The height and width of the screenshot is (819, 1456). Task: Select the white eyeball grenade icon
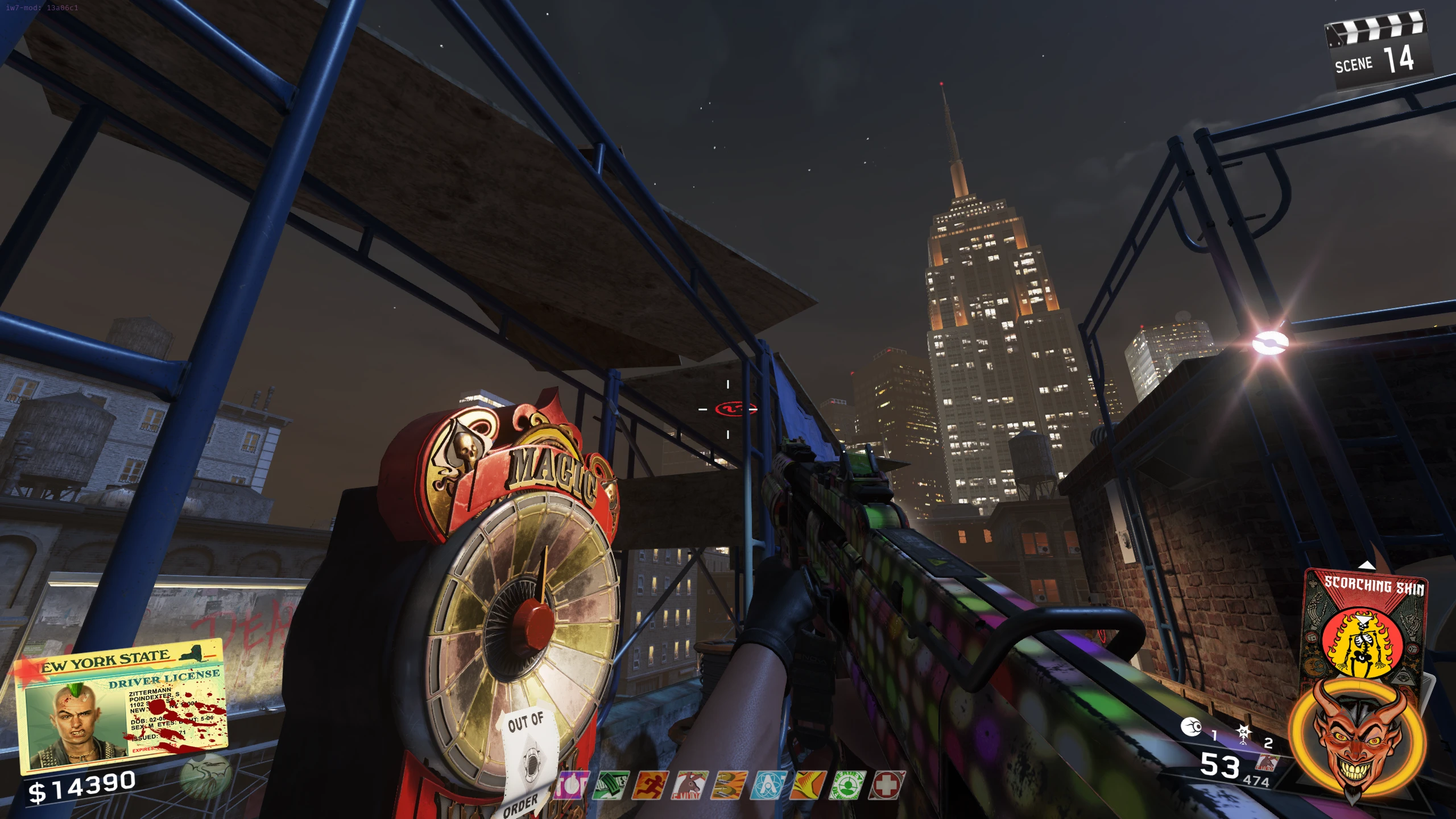(1191, 727)
